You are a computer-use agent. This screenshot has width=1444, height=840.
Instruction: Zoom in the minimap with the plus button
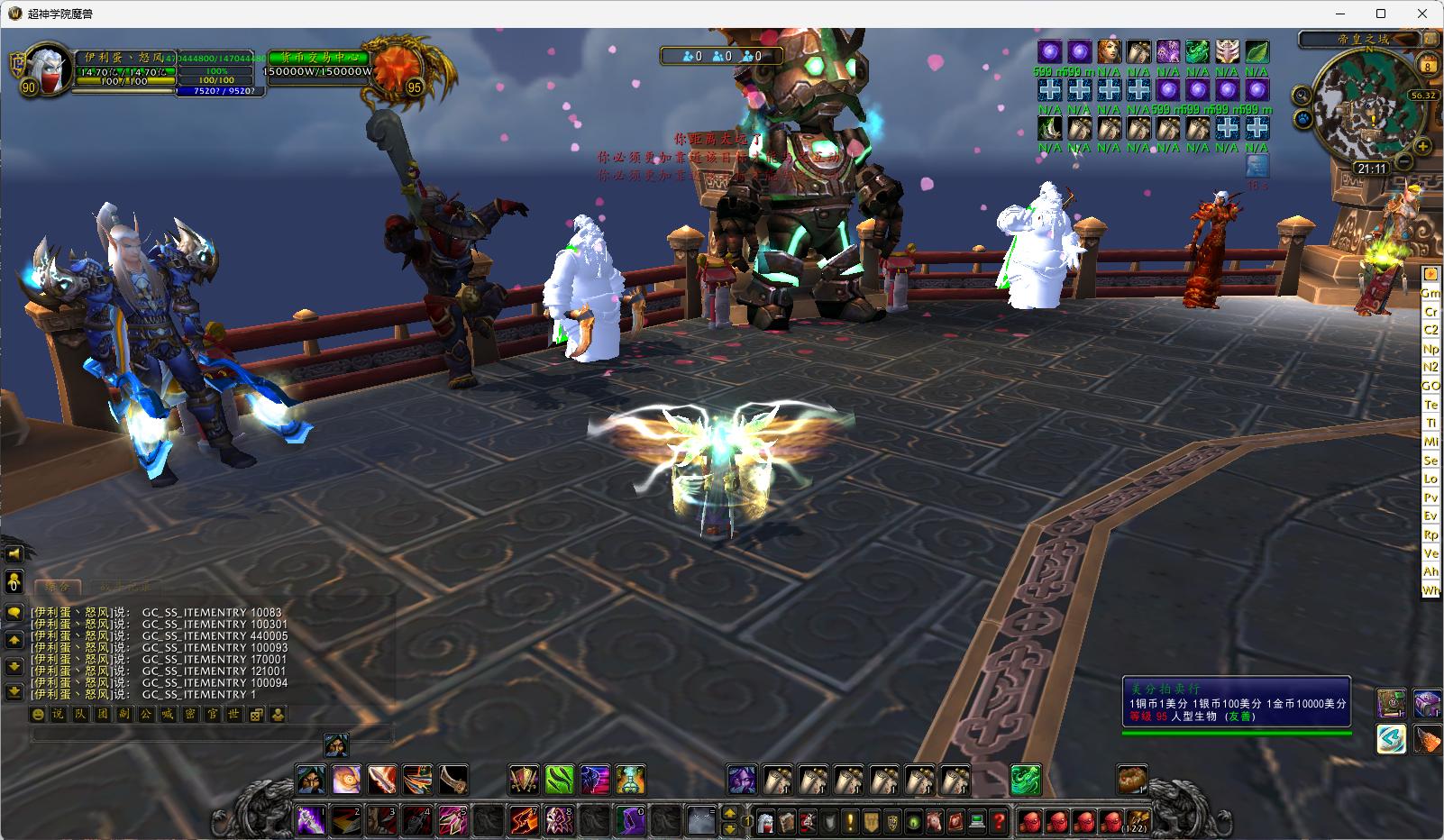pos(1422,146)
